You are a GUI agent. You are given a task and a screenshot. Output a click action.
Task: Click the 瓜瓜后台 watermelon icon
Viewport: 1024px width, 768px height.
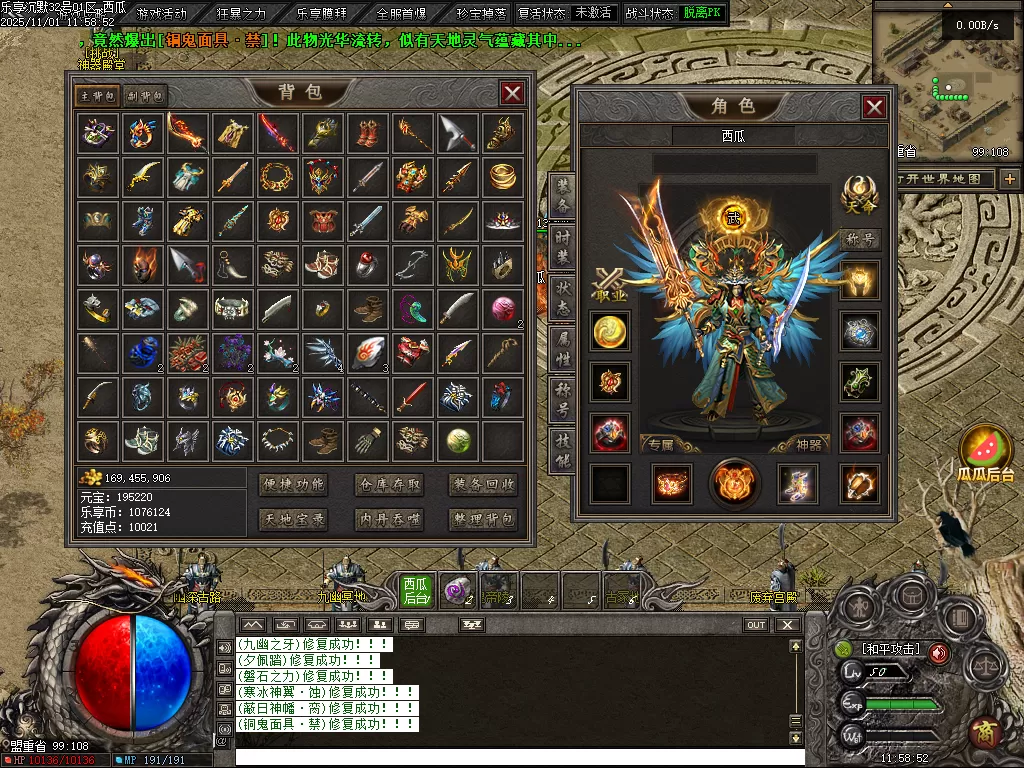point(986,452)
